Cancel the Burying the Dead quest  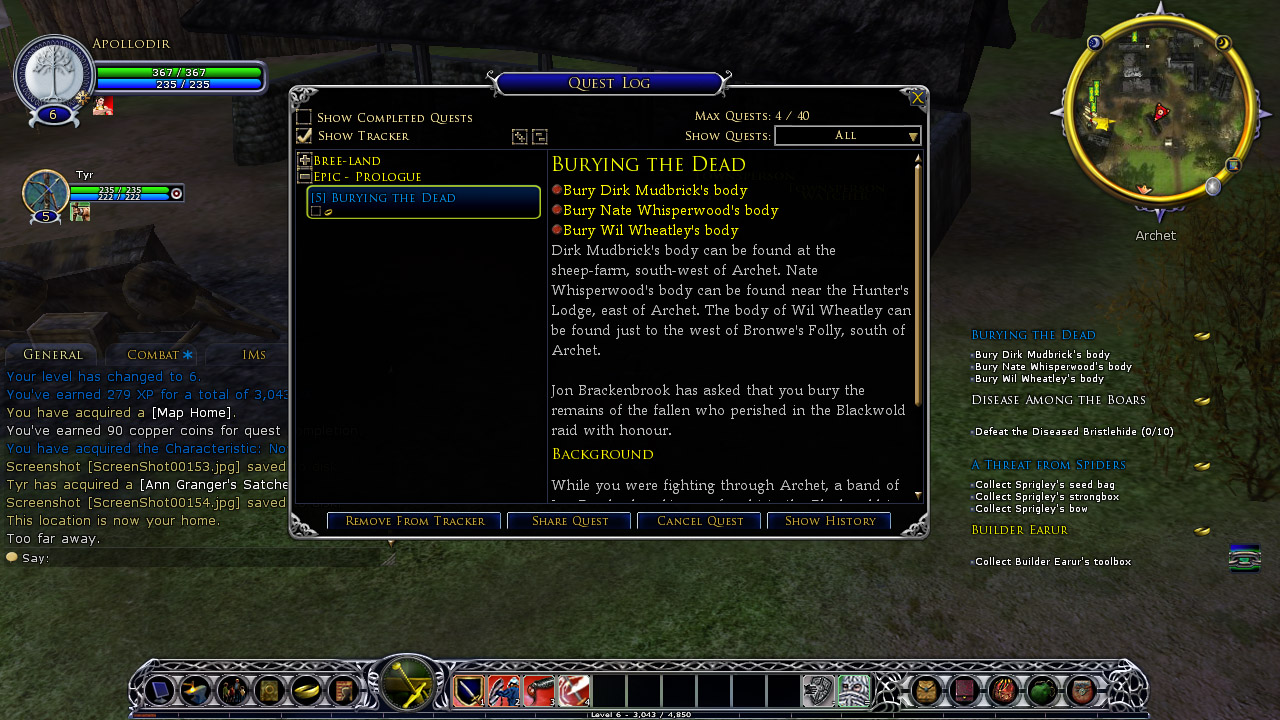coord(699,521)
